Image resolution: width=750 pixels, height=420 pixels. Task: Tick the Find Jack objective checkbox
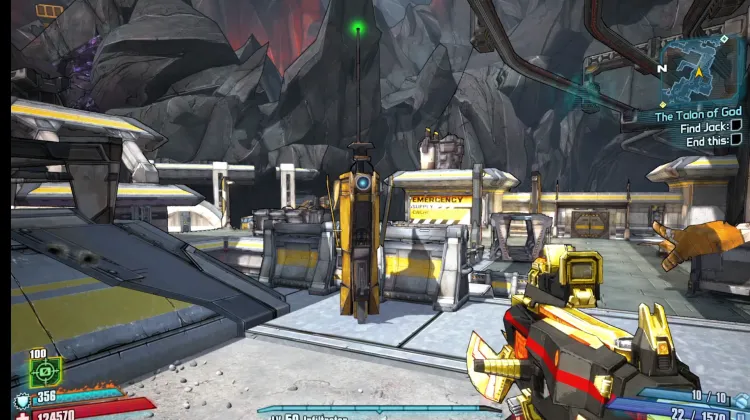[735, 128]
